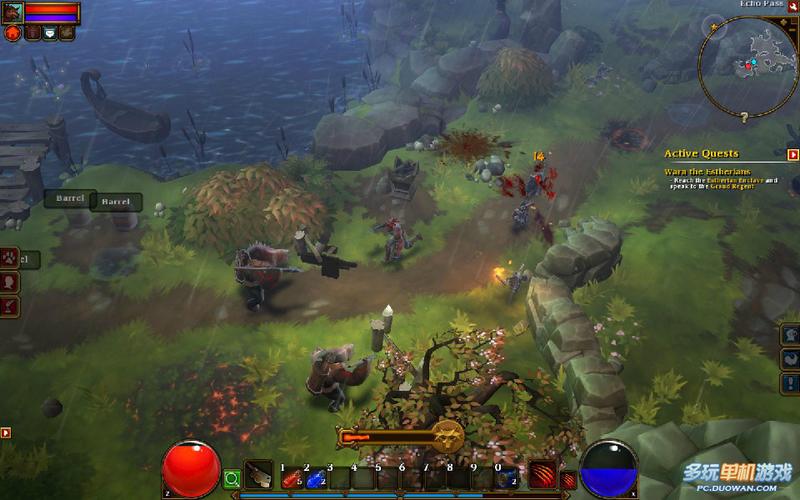Collapse the Active Quests panel arrow
Image resolution: width=800 pixels, height=500 pixels.
point(793,155)
